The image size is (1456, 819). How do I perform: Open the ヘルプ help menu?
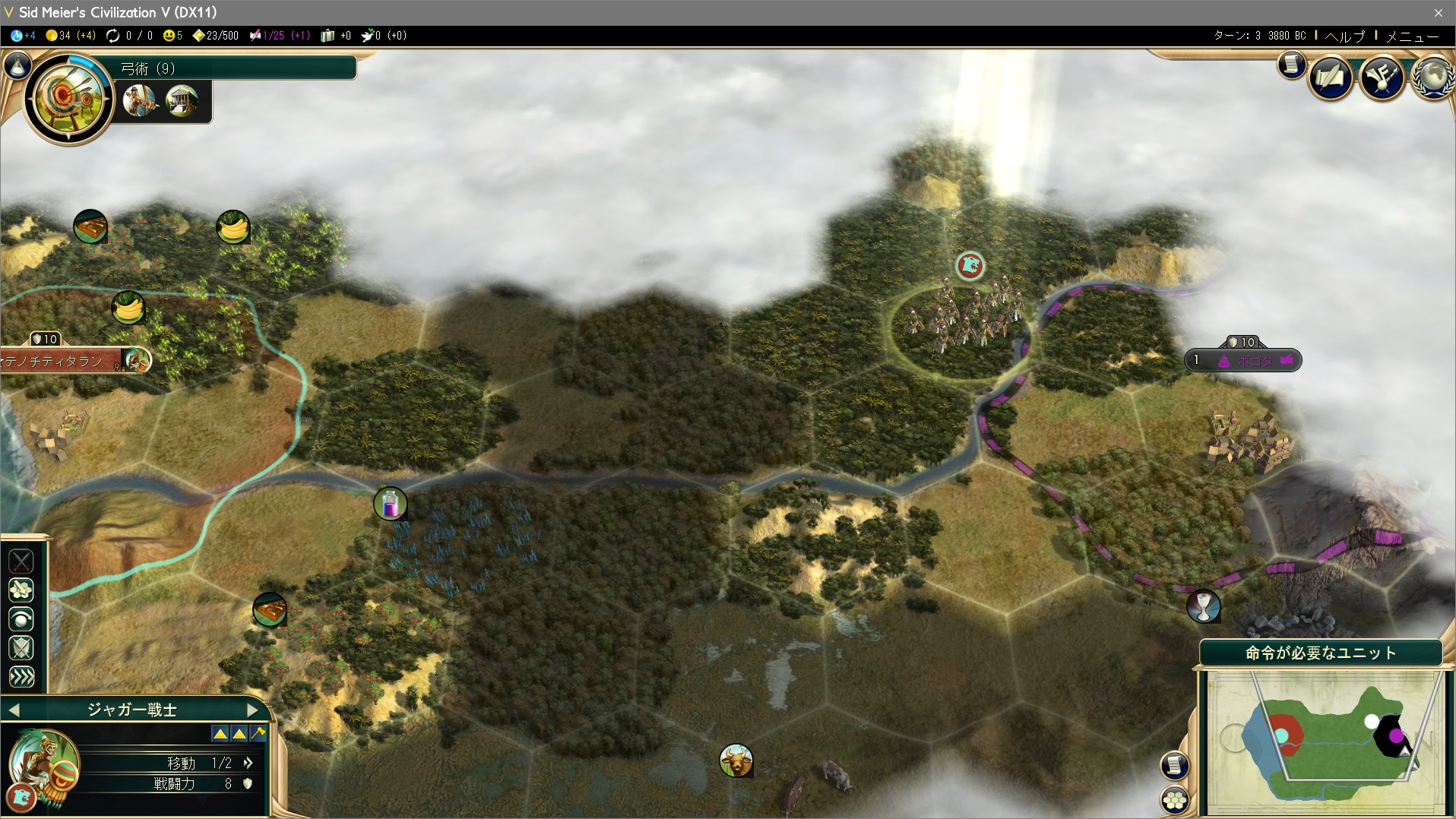pos(1344,36)
